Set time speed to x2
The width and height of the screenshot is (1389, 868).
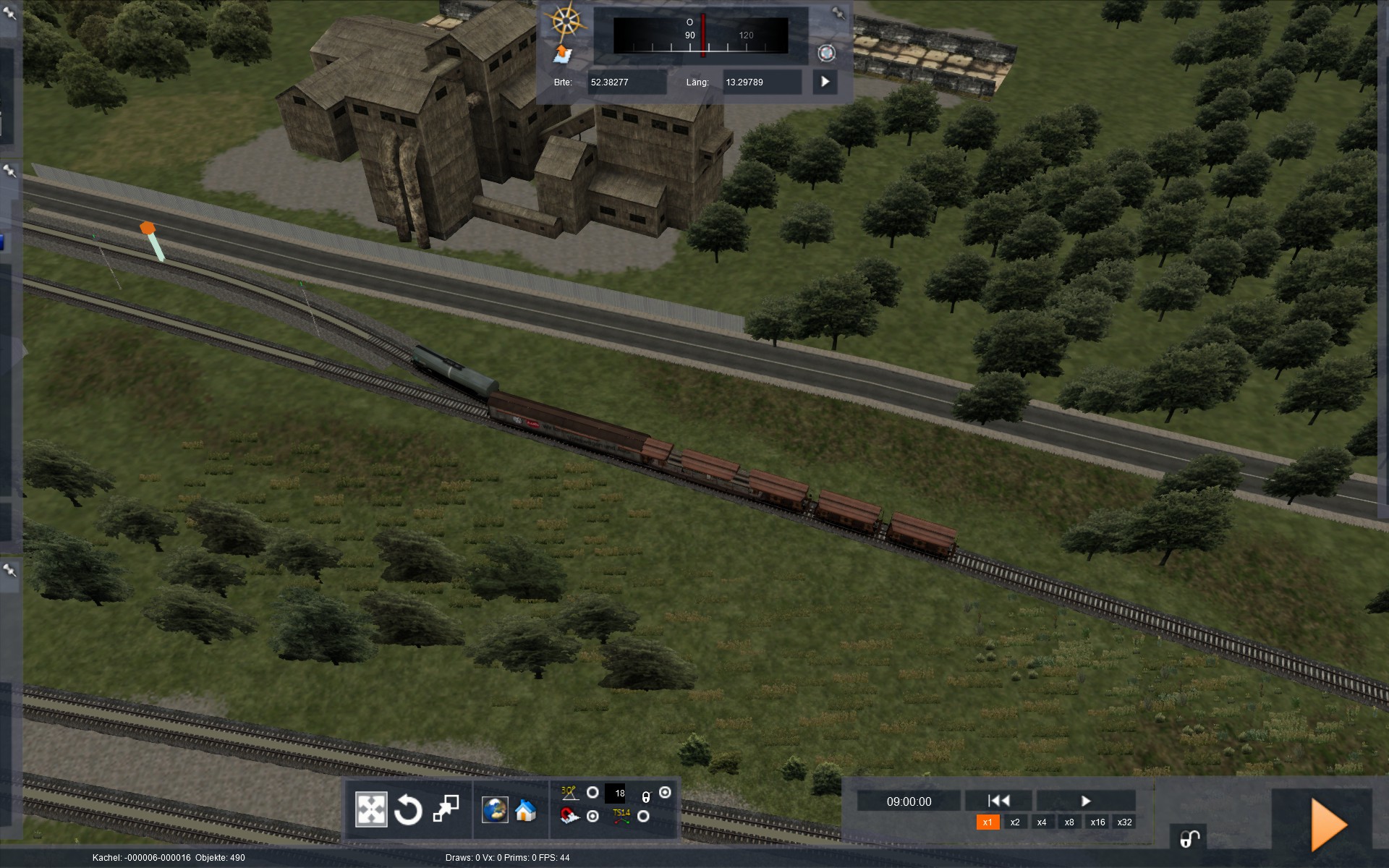[x=1015, y=822]
